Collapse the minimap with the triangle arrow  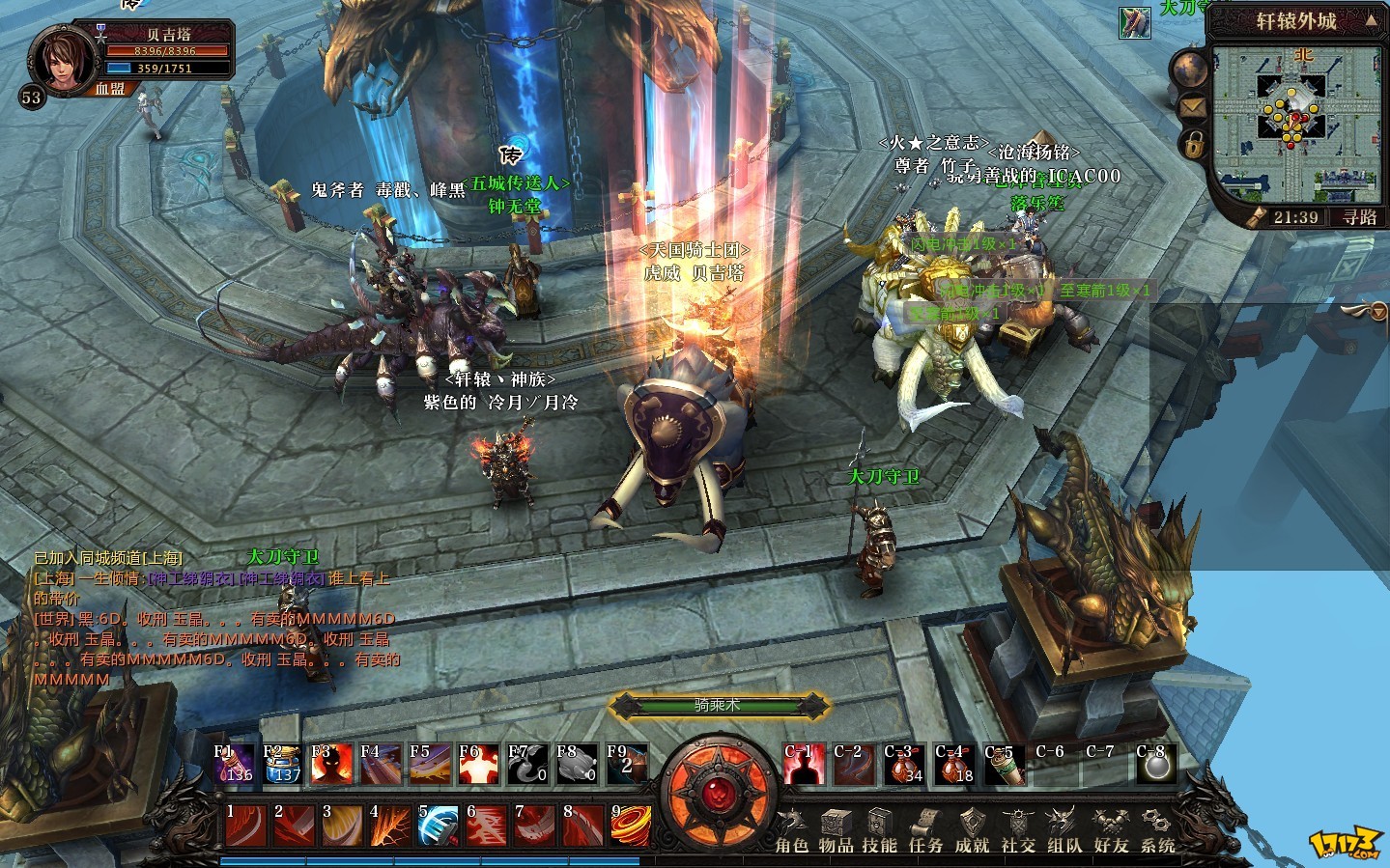coord(1371,21)
